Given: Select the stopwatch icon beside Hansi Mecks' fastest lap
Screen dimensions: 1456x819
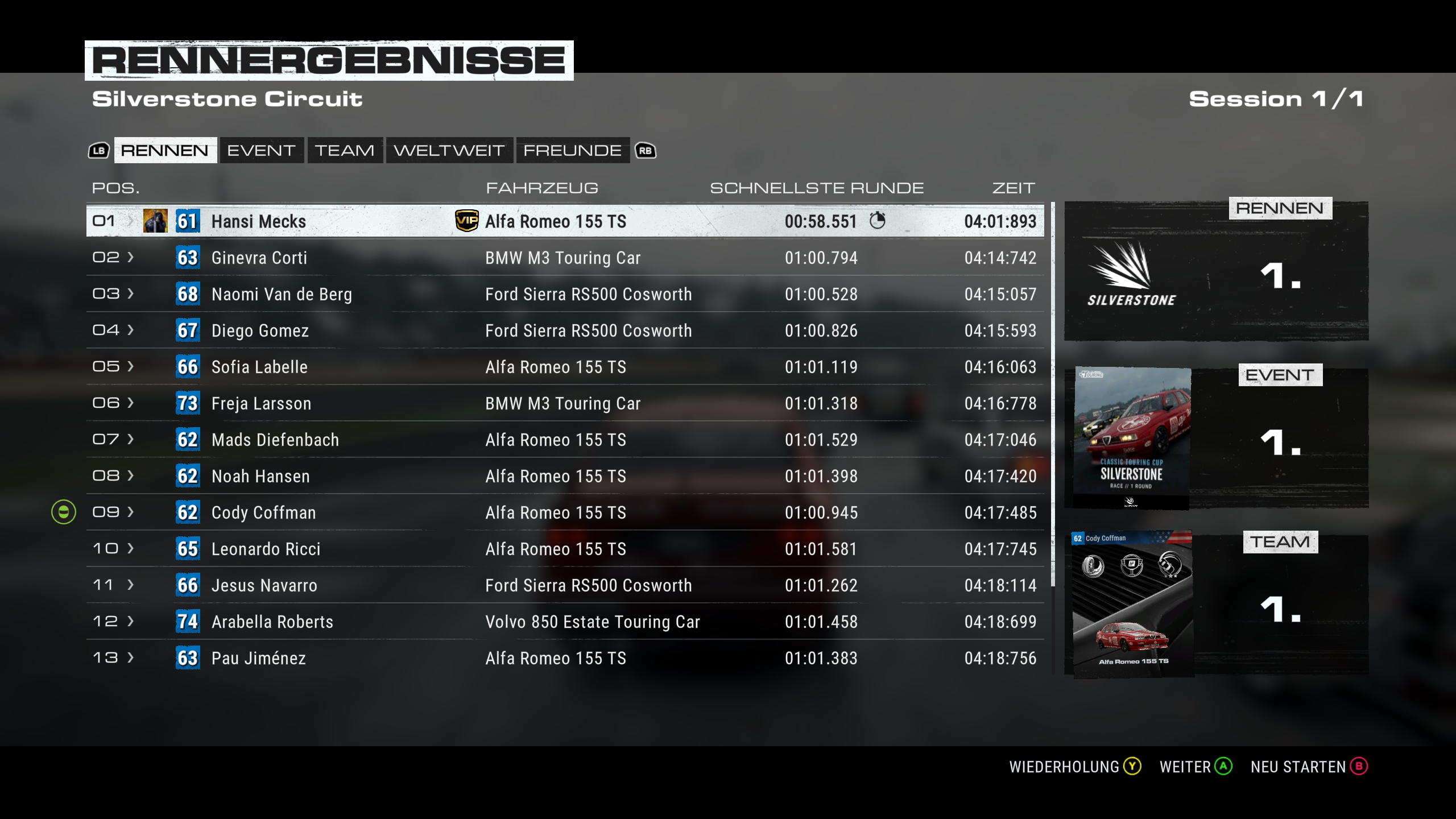Looking at the screenshot, I should tap(879, 221).
